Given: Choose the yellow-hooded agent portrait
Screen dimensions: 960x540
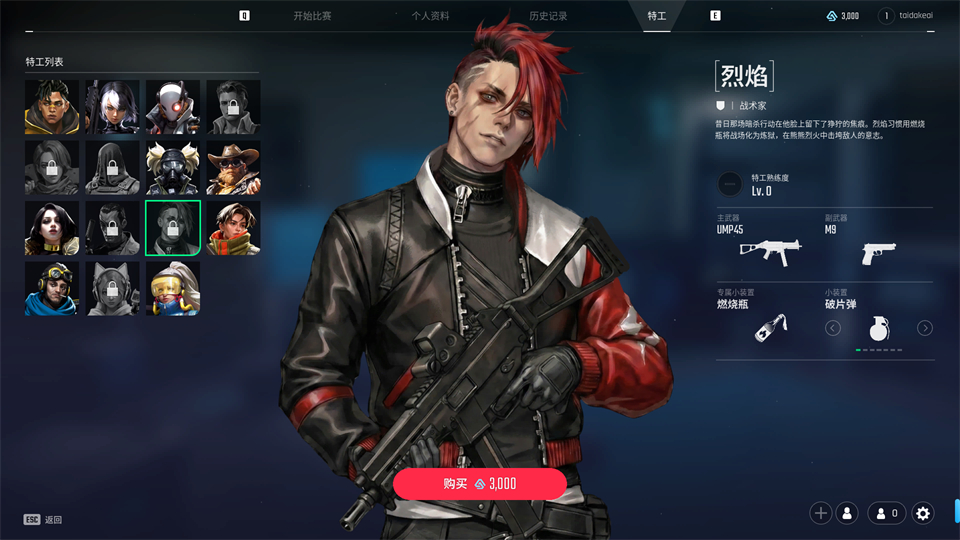Looking at the screenshot, I should [x=52, y=107].
